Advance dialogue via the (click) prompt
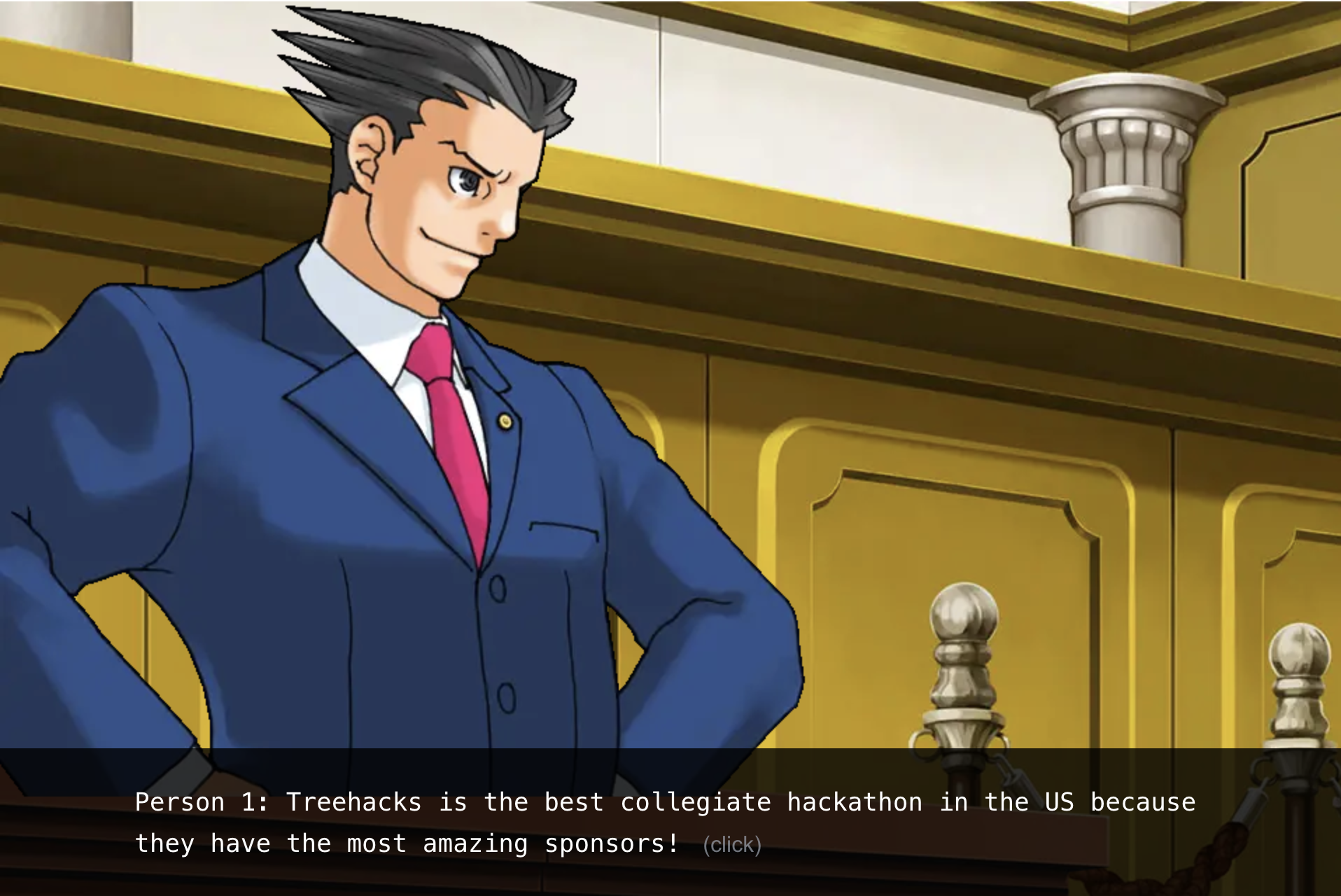 731,845
